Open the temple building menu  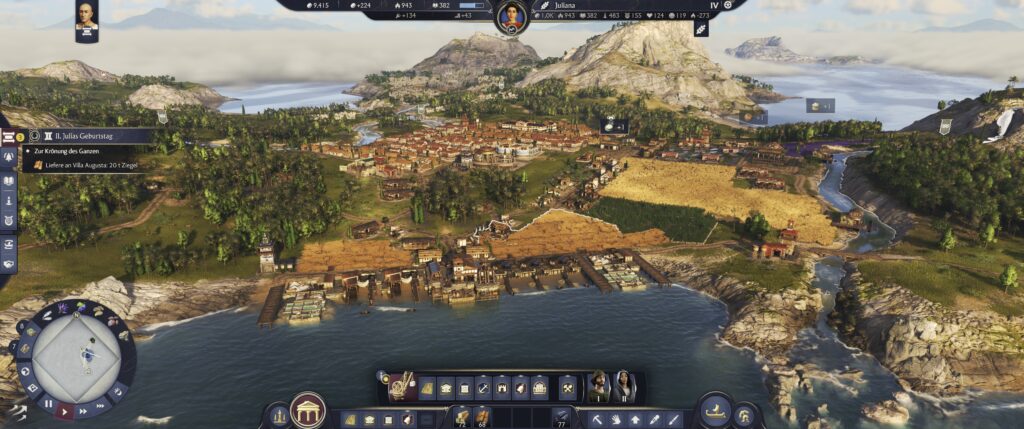click(307, 410)
